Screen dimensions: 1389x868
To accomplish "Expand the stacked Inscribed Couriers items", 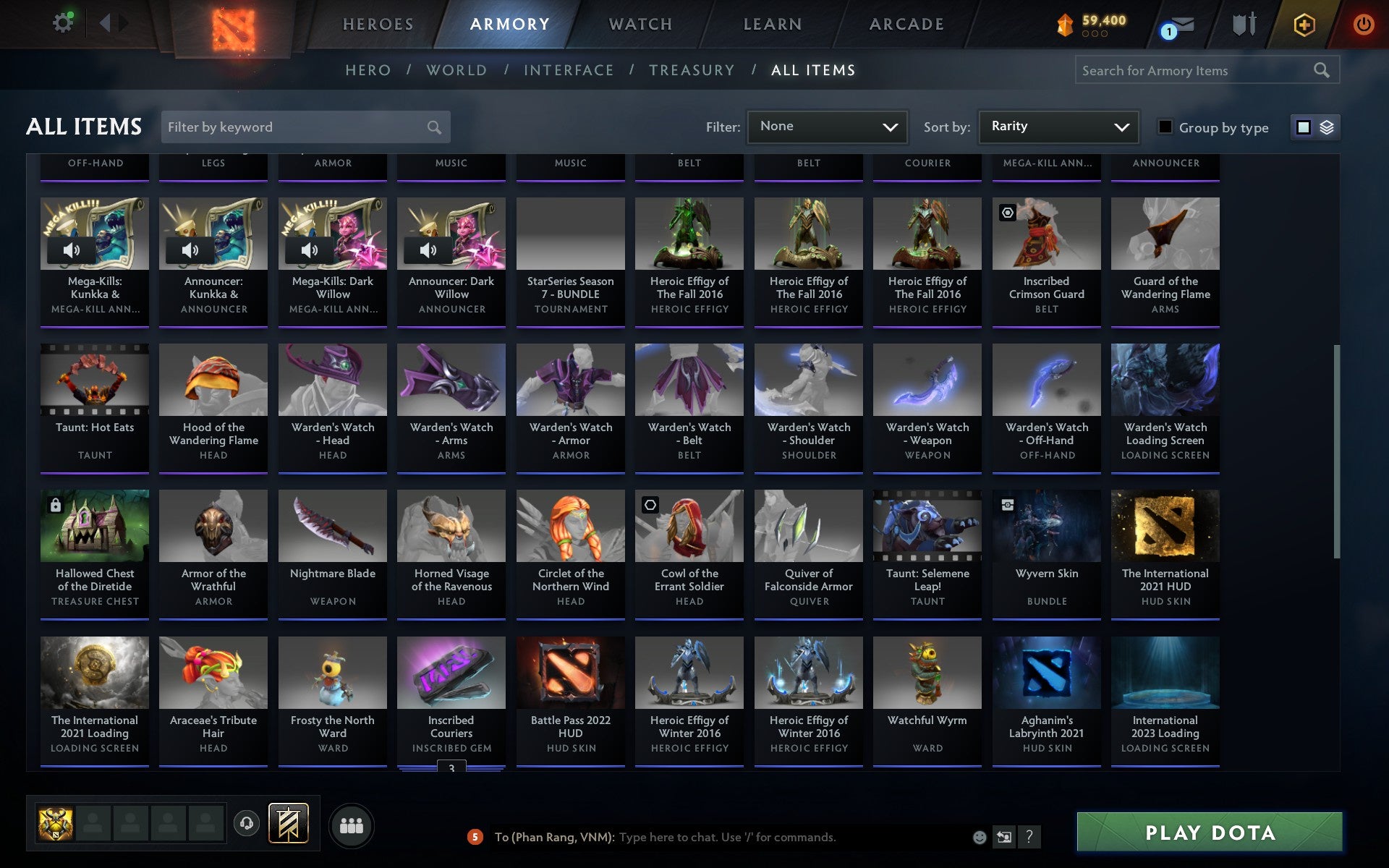I will pyautogui.click(x=451, y=765).
